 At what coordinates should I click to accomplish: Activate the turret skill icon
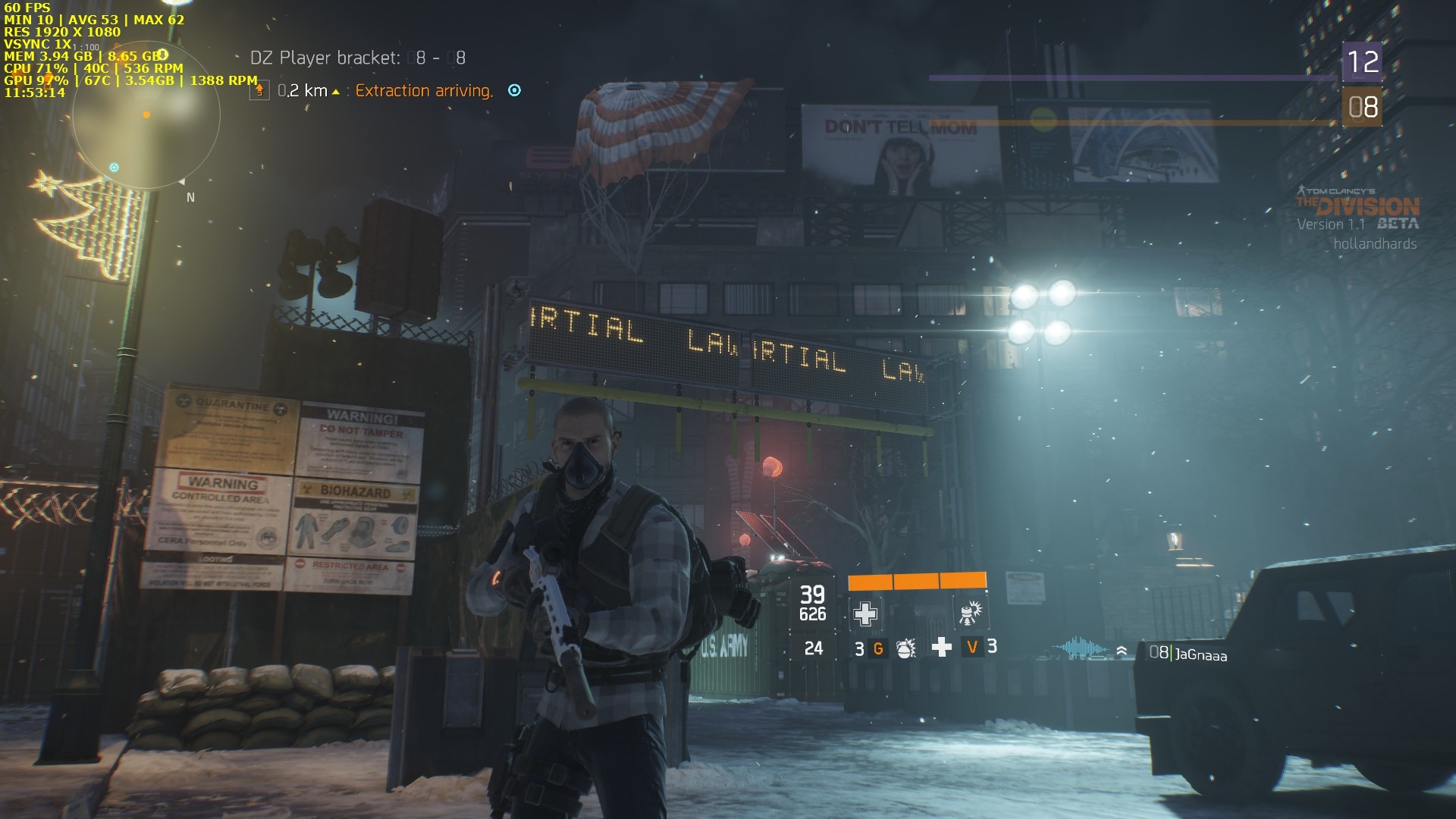click(968, 613)
